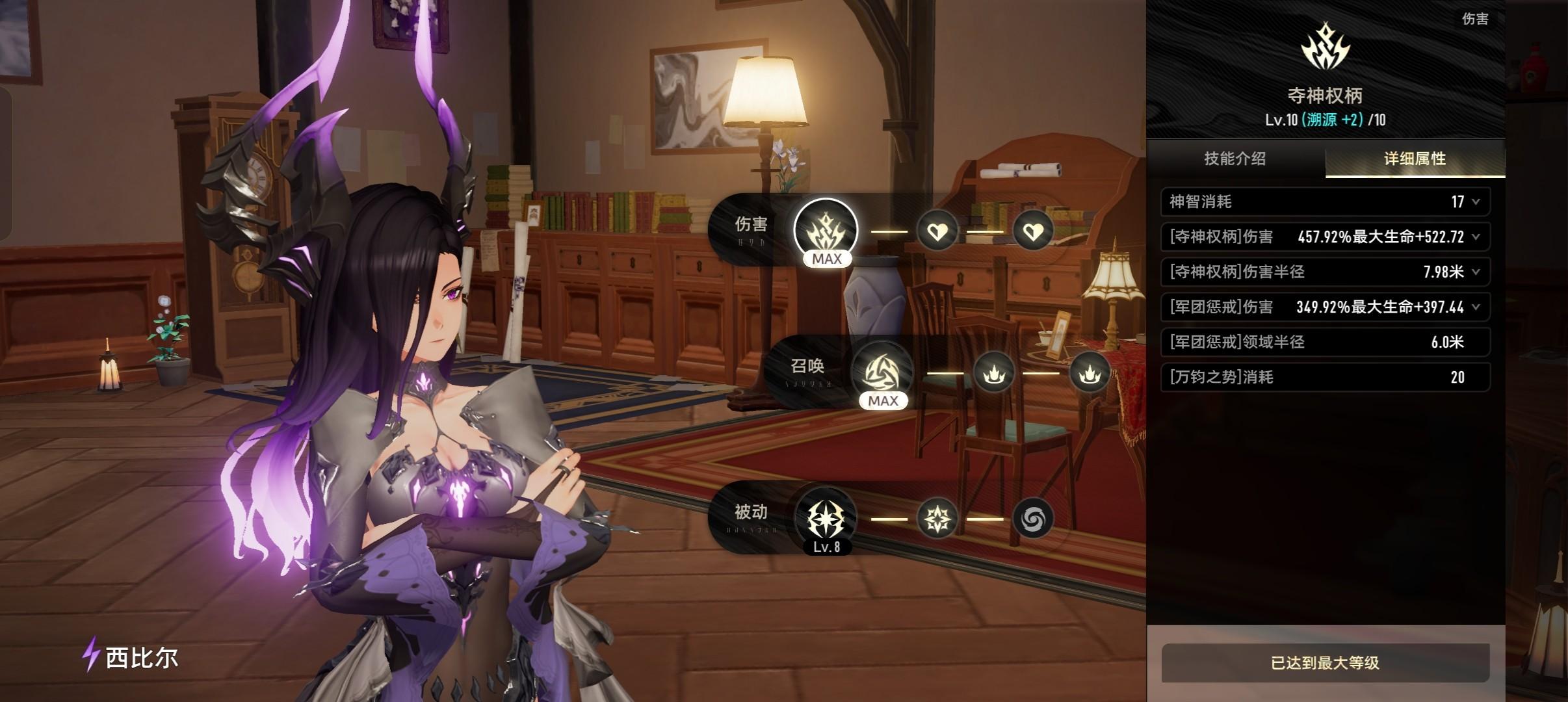This screenshot has width=1568, height=702.
Task: Select the 详细属性 tab
Action: click(1415, 159)
